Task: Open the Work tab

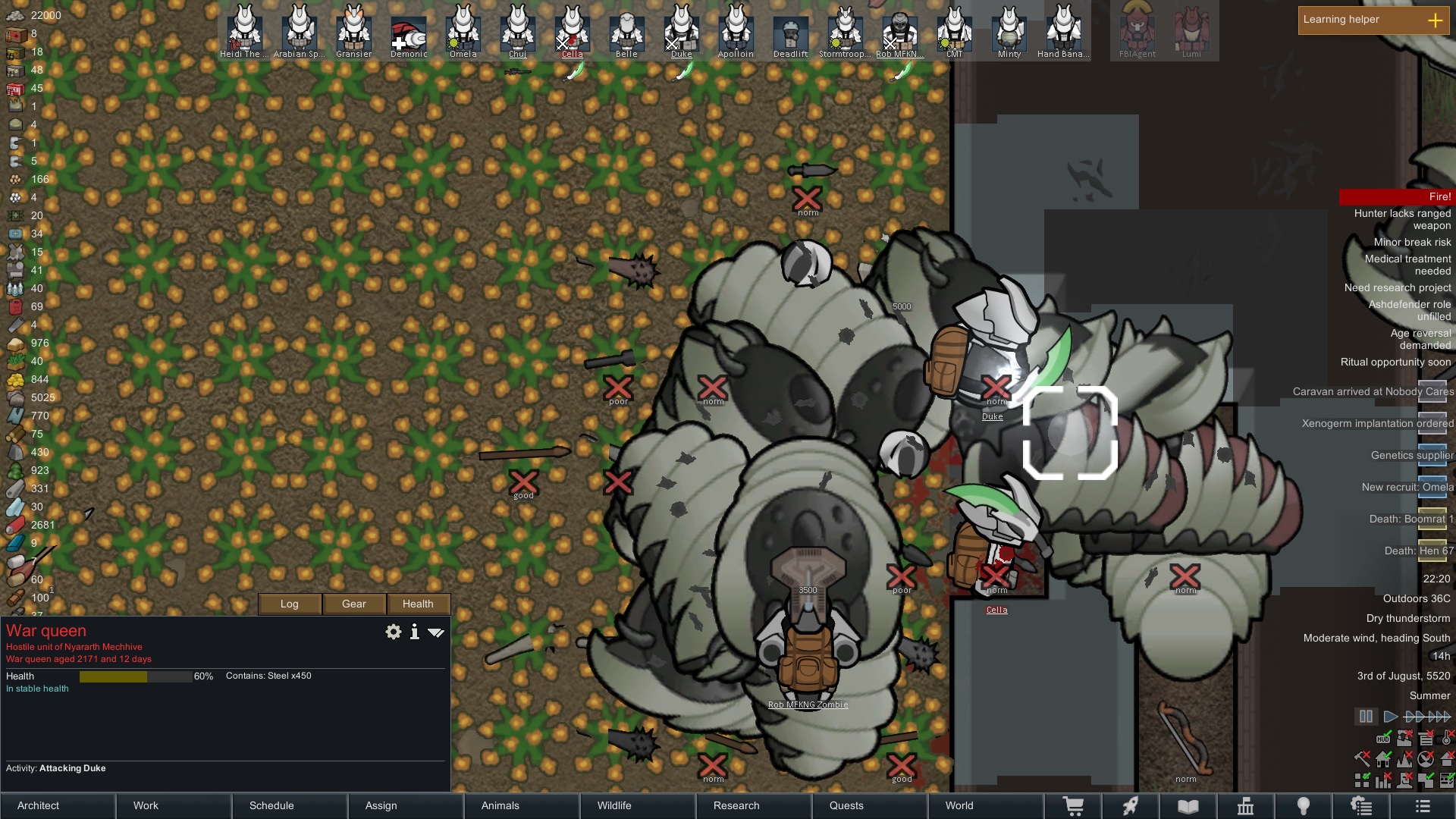Action: (x=174, y=805)
